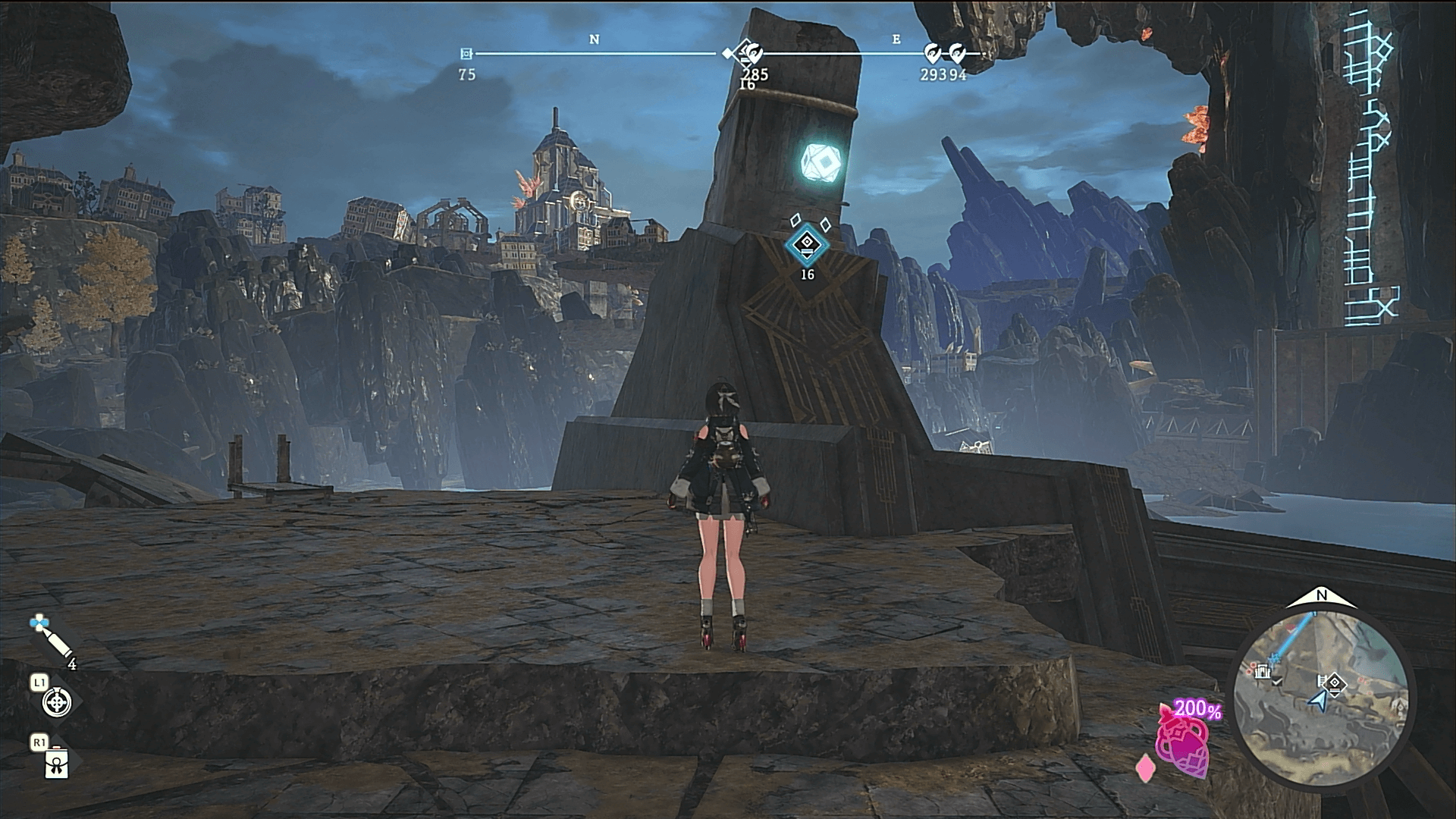Select the diamond waypoint marker showing 16

pos(807,243)
